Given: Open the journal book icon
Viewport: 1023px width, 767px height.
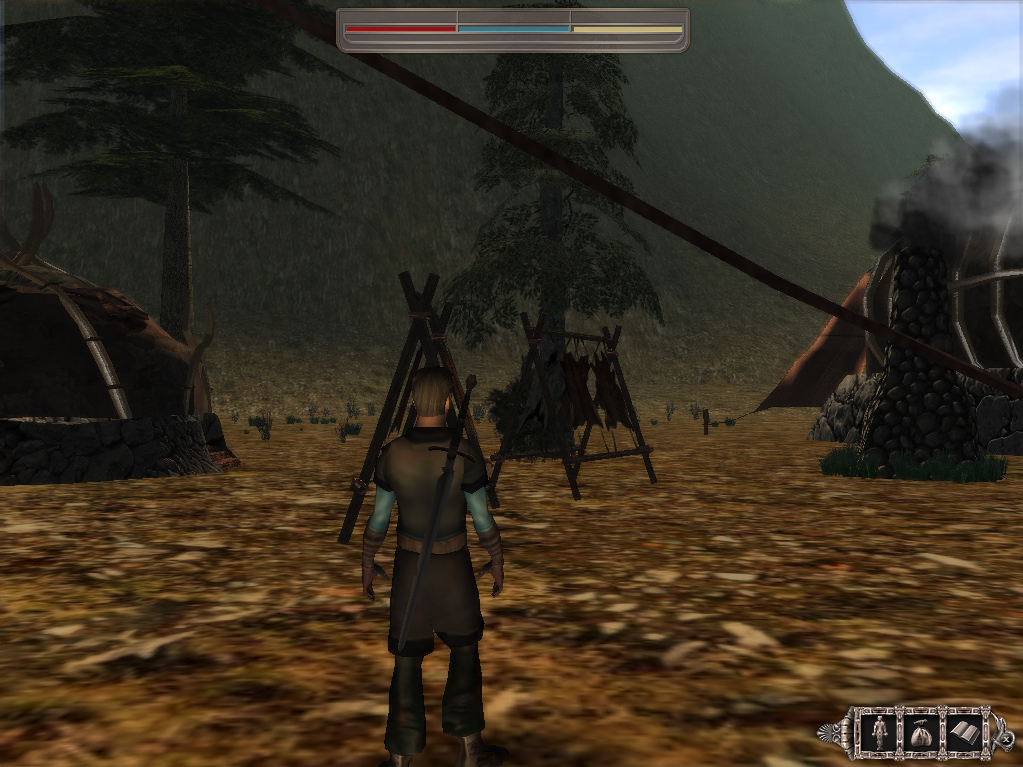Looking at the screenshot, I should point(965,733).
